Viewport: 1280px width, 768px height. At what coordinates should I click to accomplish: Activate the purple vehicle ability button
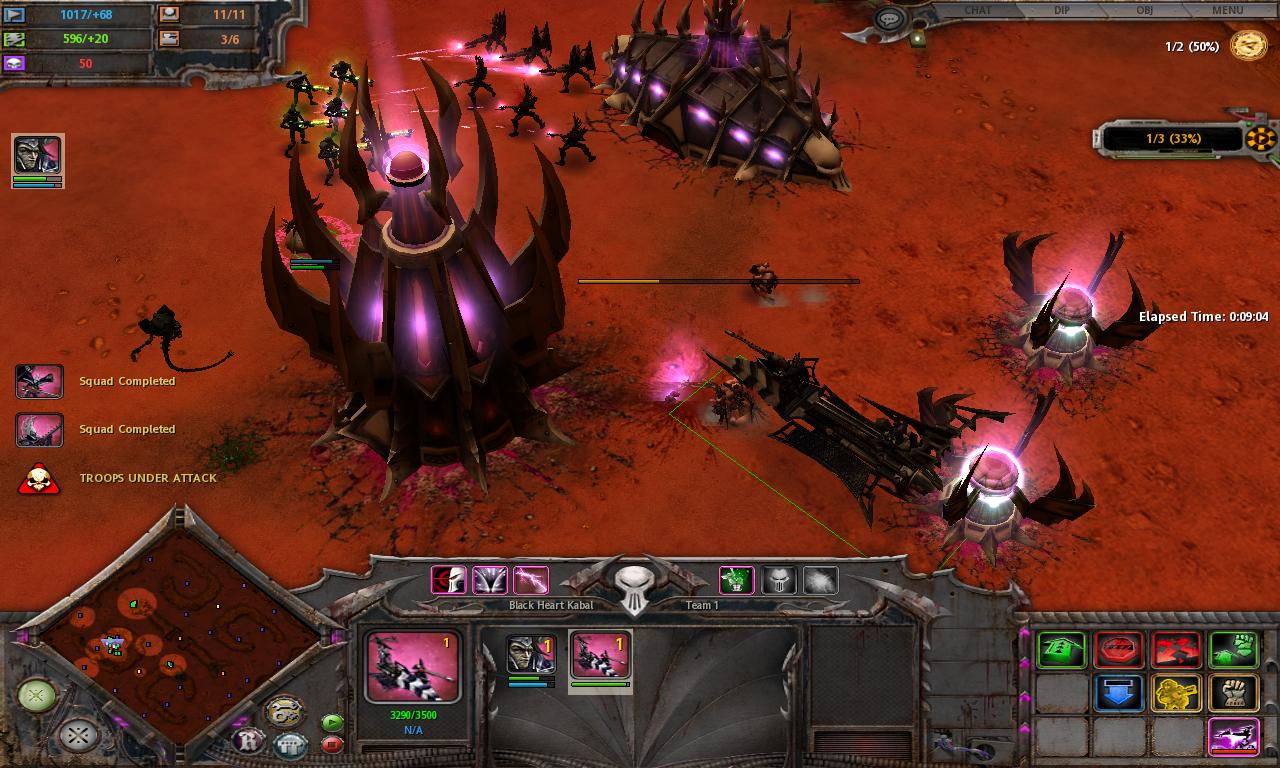click(1233, 737)
